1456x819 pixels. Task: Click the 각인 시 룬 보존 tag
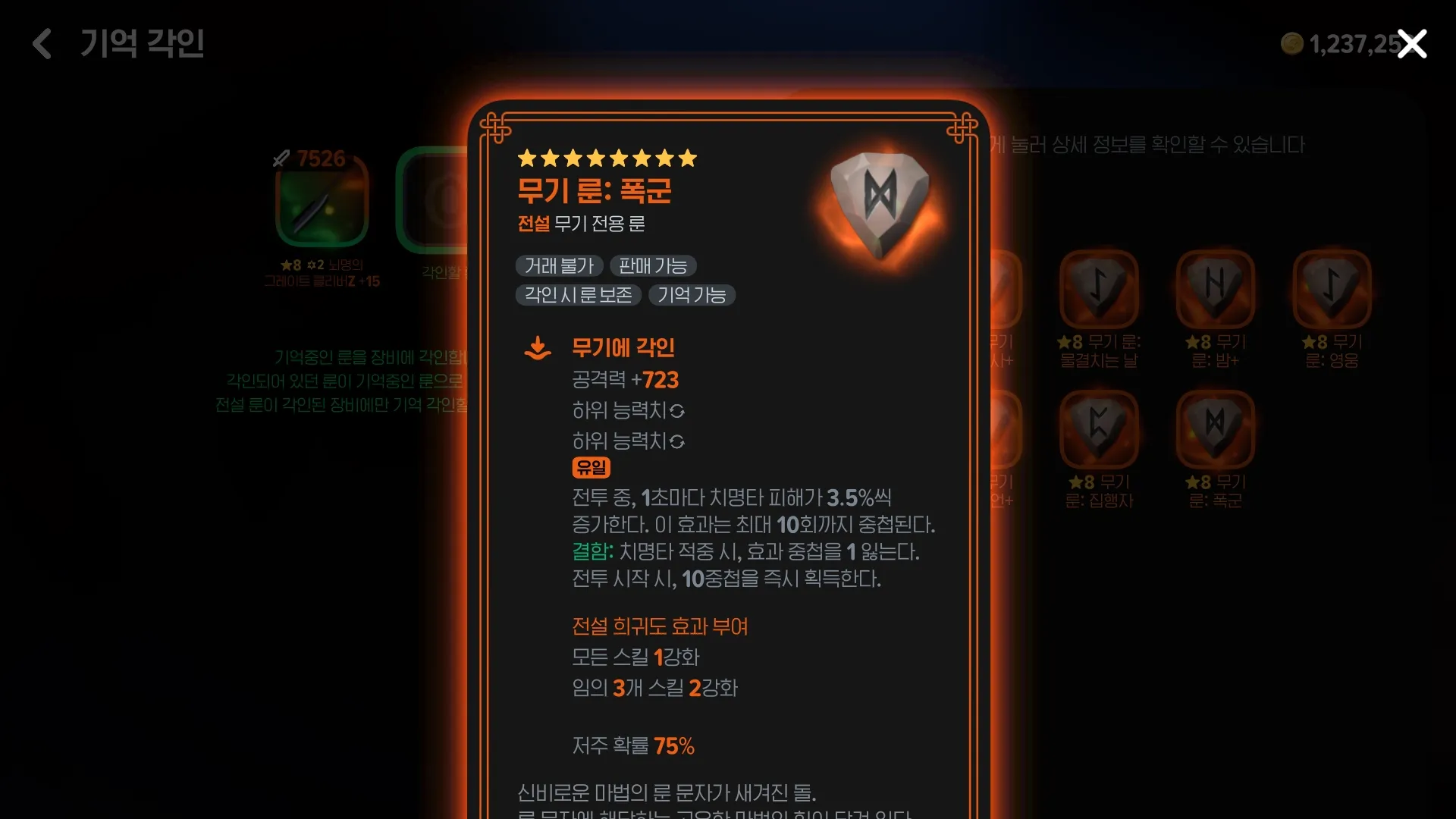pos(578,295)
